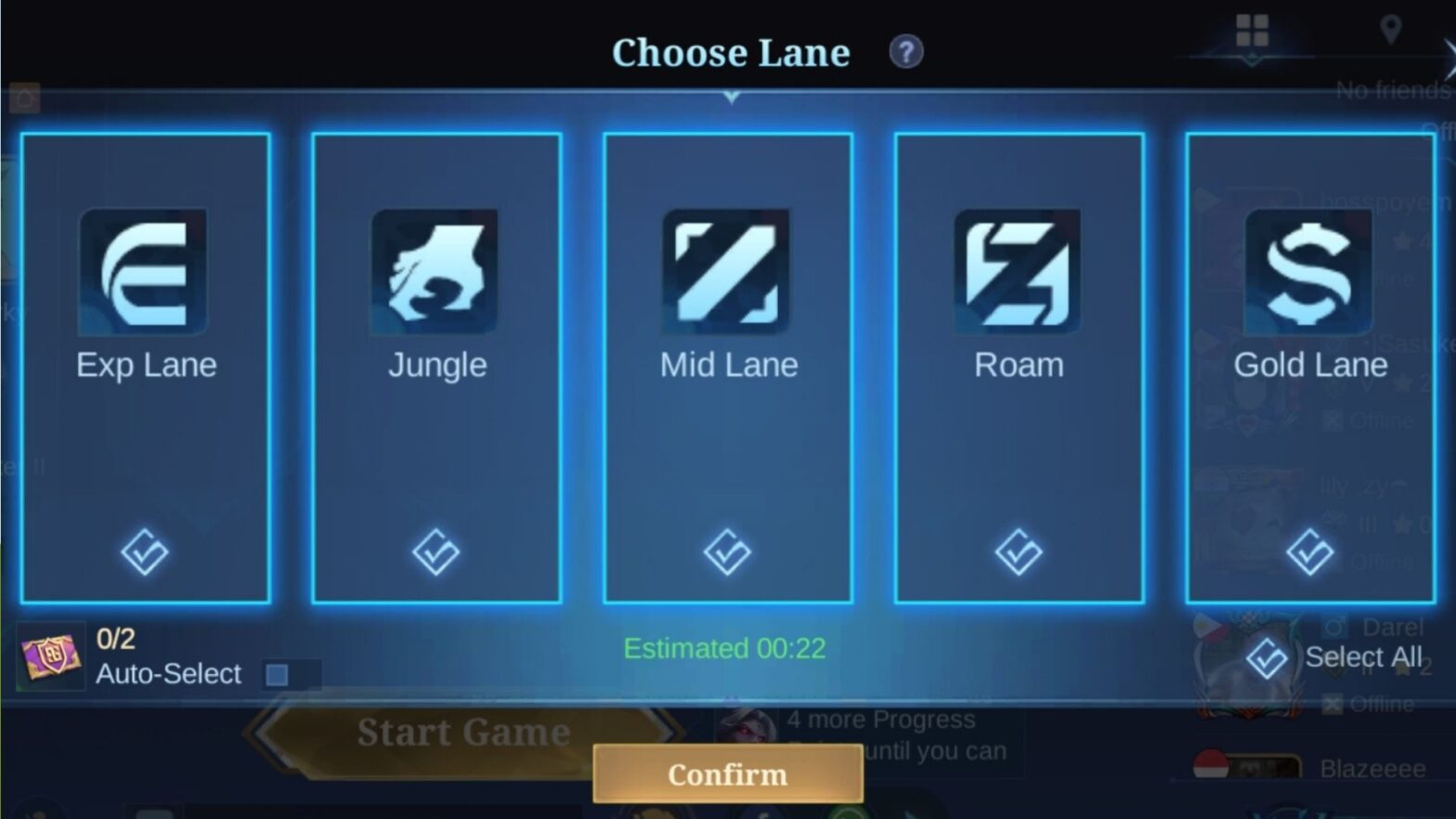Tick the checkmark under Gold Lane
Screen dimensions: 1456x819
[x=1309, y=552]
